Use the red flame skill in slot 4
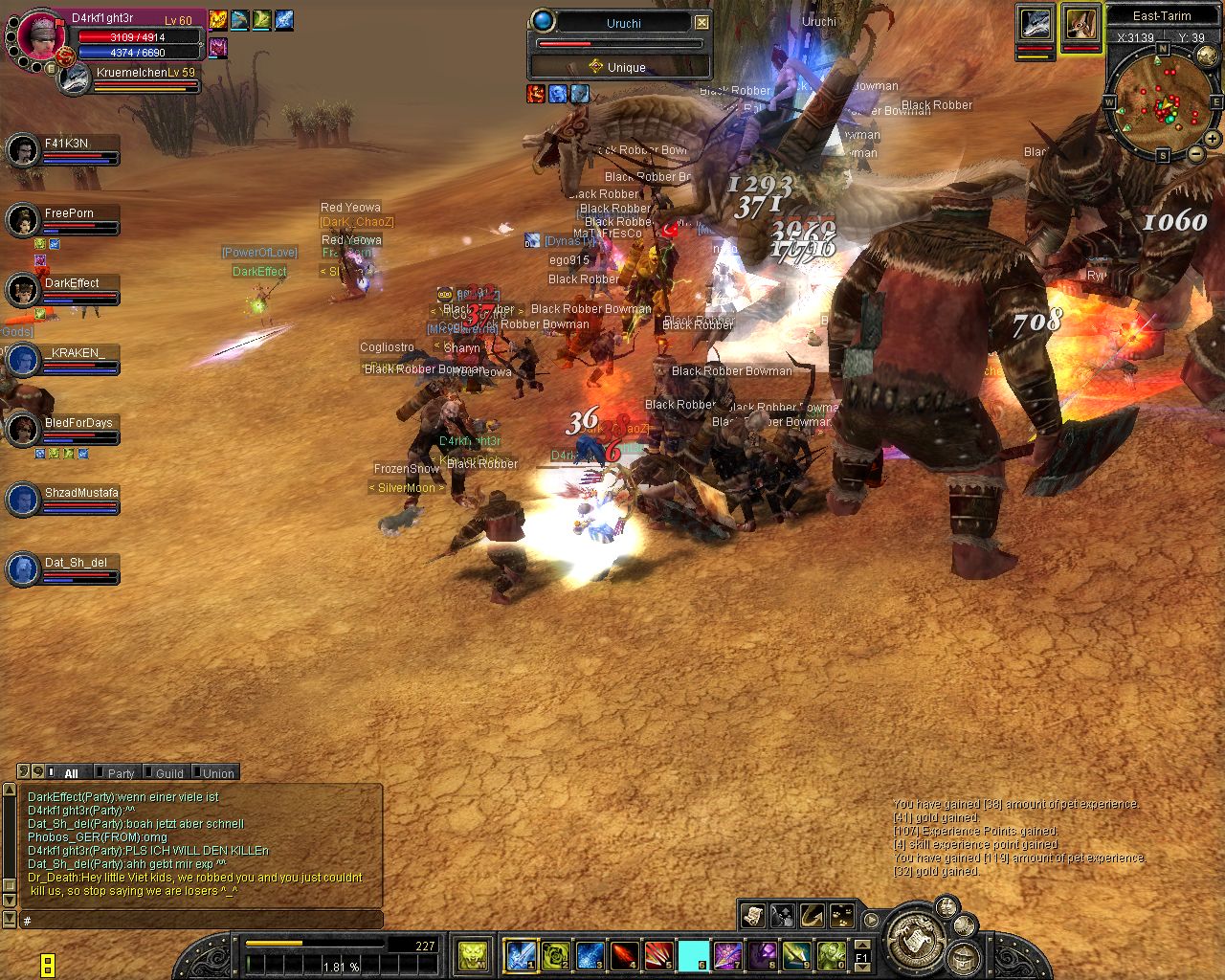This screenshot has width=1225, height=980. [x=624, y=954]
